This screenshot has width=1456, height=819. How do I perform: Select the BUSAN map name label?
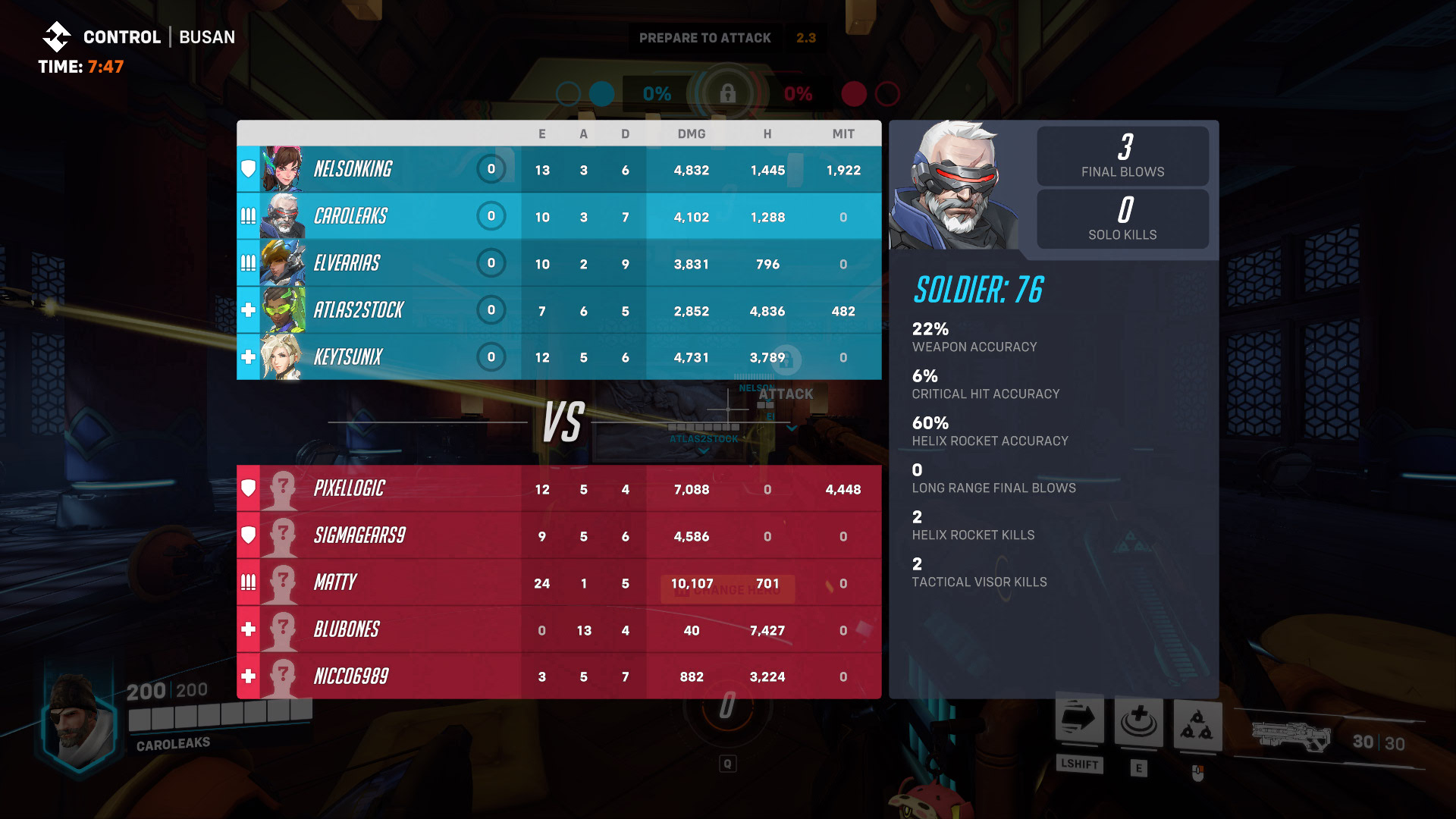click(206, 36)
